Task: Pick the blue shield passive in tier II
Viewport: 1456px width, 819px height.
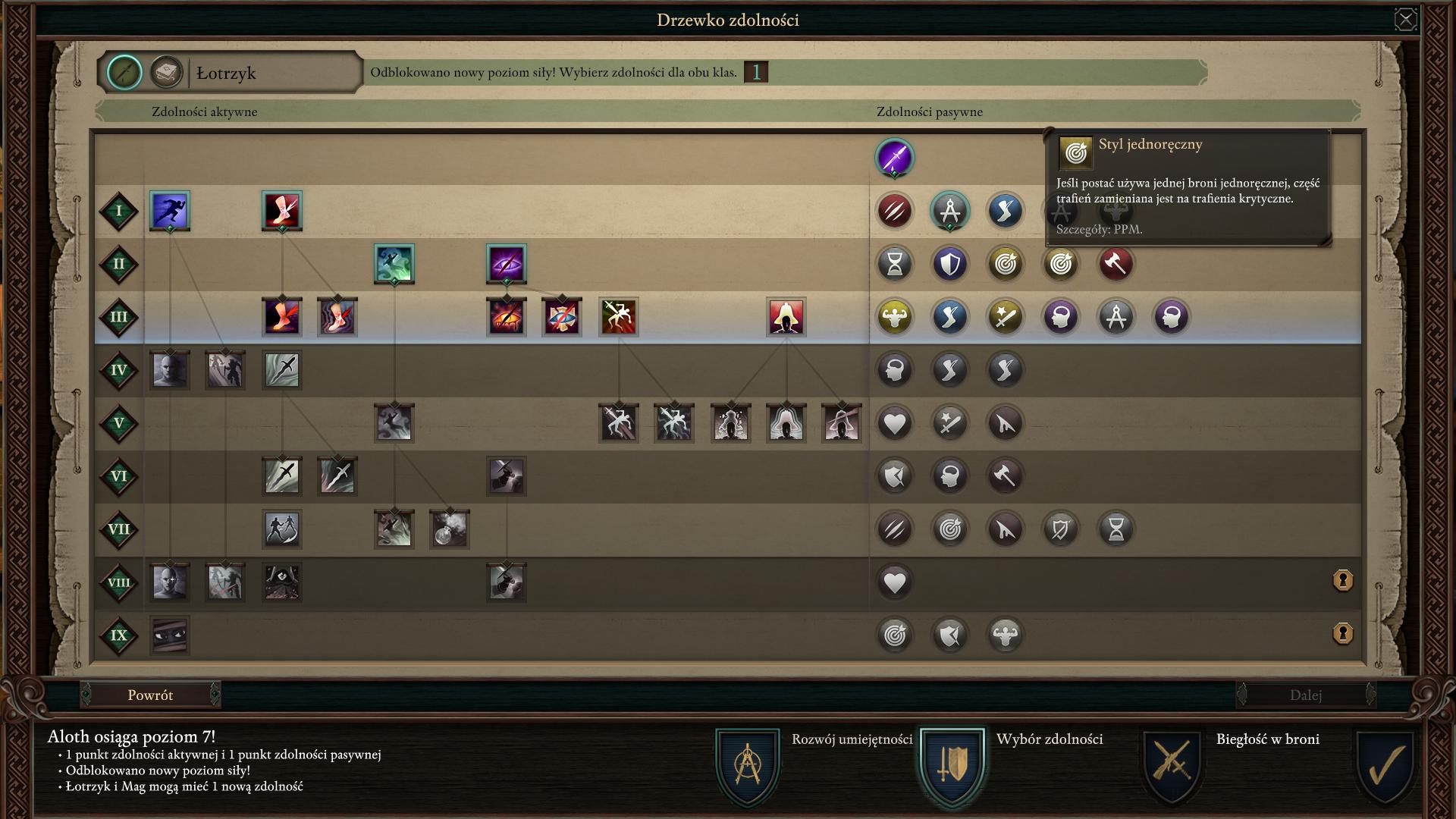Action: (949, 264)
